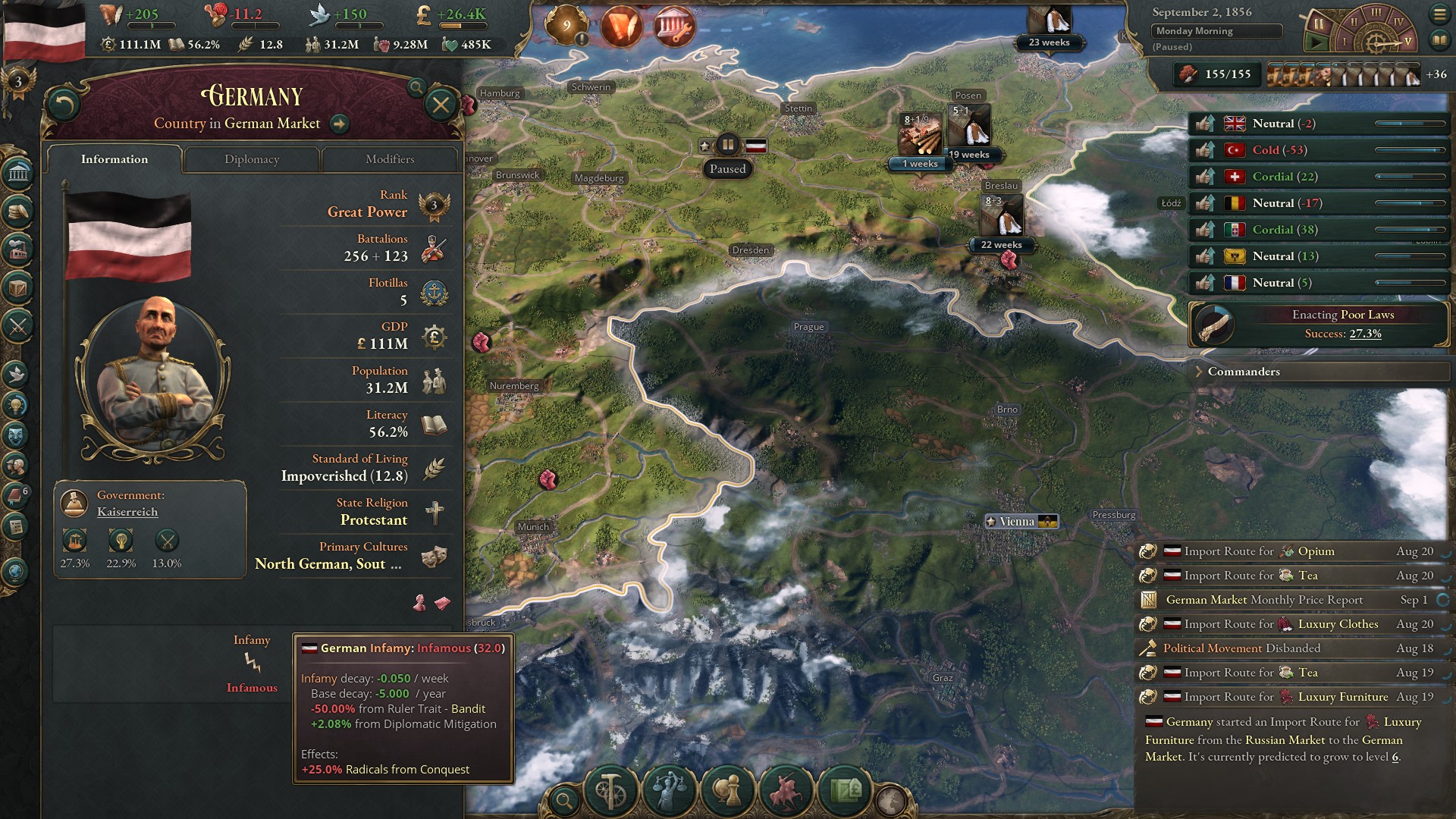The width and height of the screenshot is (1456, 819).
Task: Open the Budget panel with the coins icon
Action: tap(18, 211)
